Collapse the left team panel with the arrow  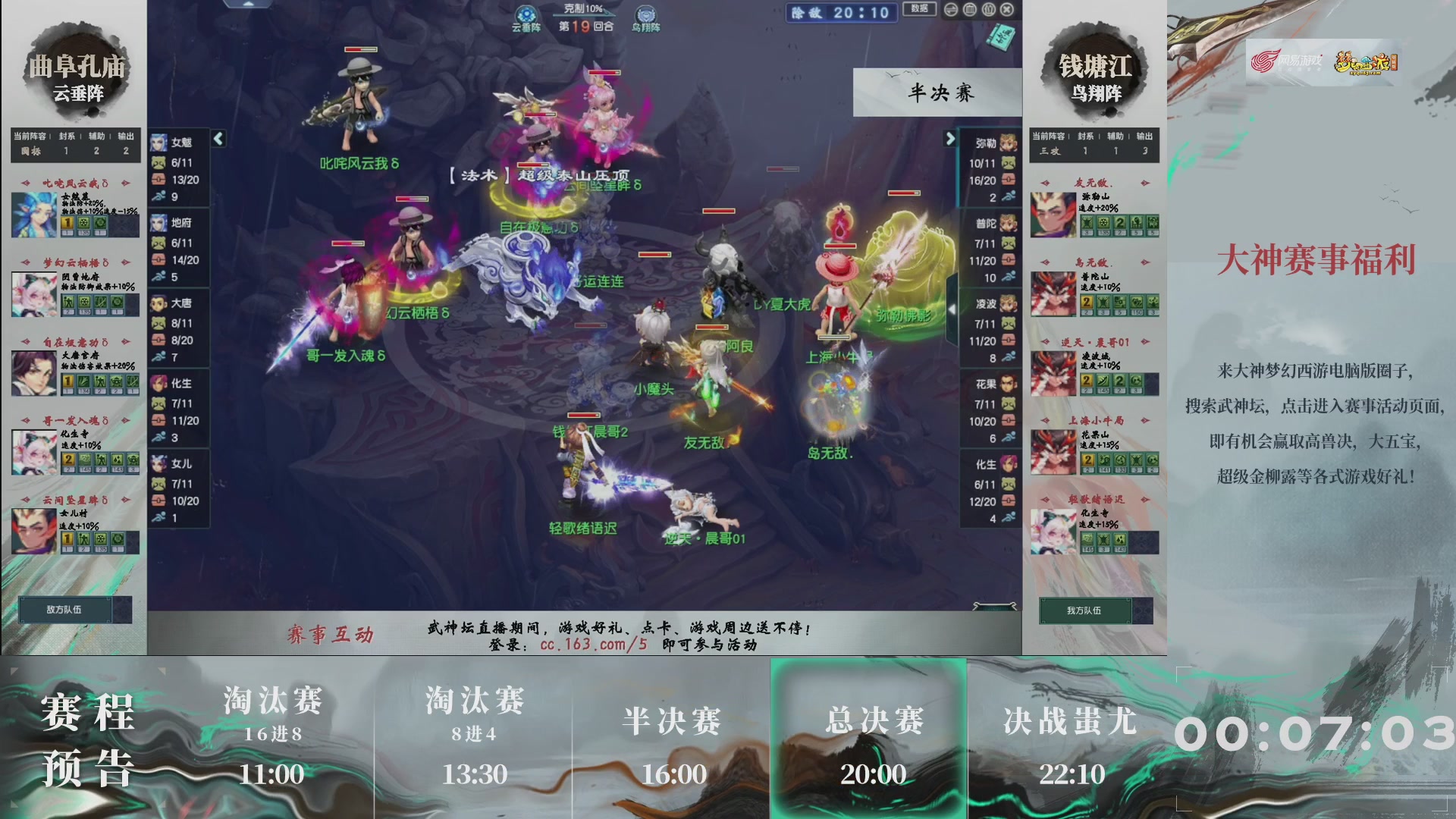click(x=218, y=140)
